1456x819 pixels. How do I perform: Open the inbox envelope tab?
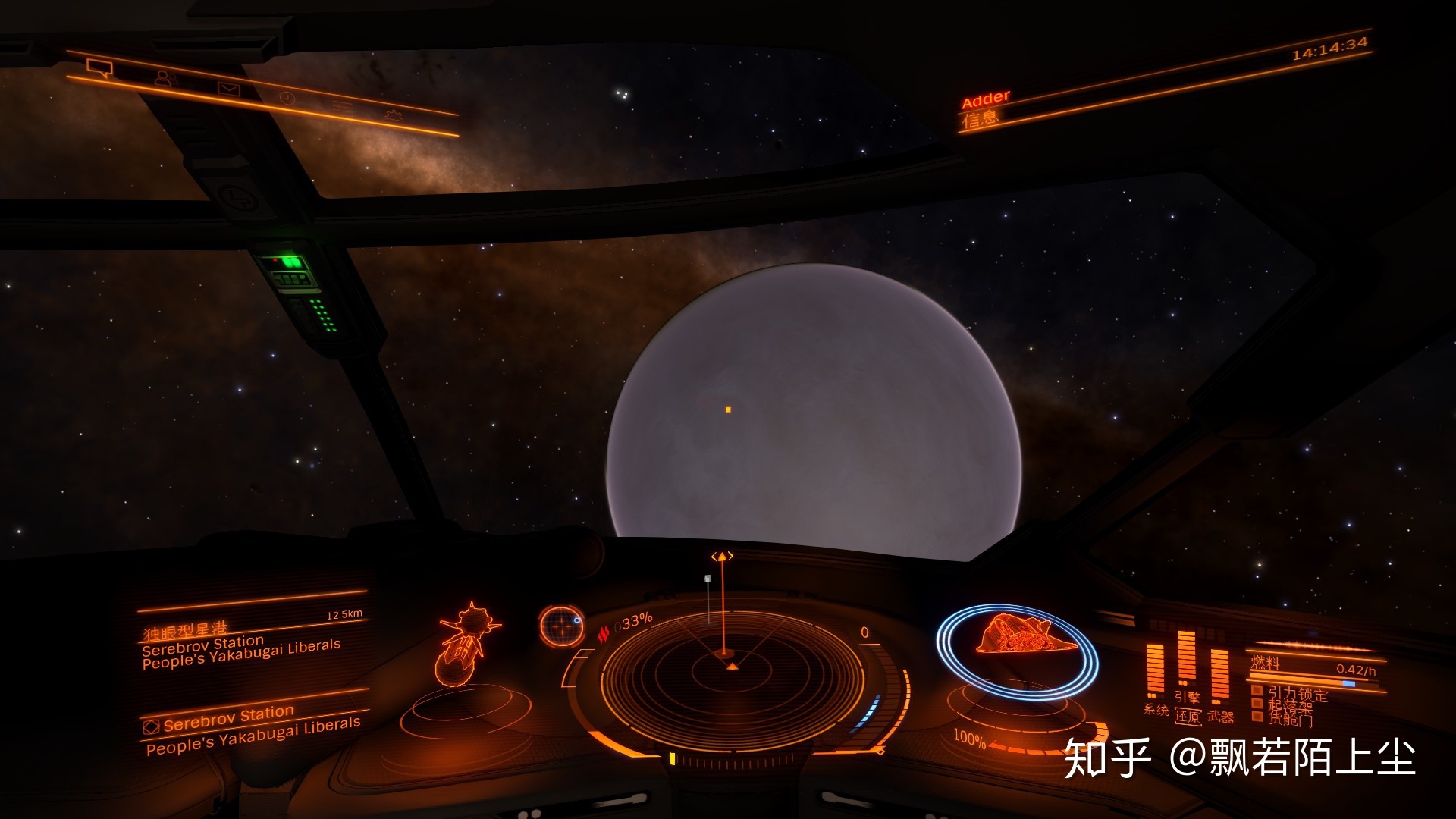pyautogui.click(x=228, y=89)
